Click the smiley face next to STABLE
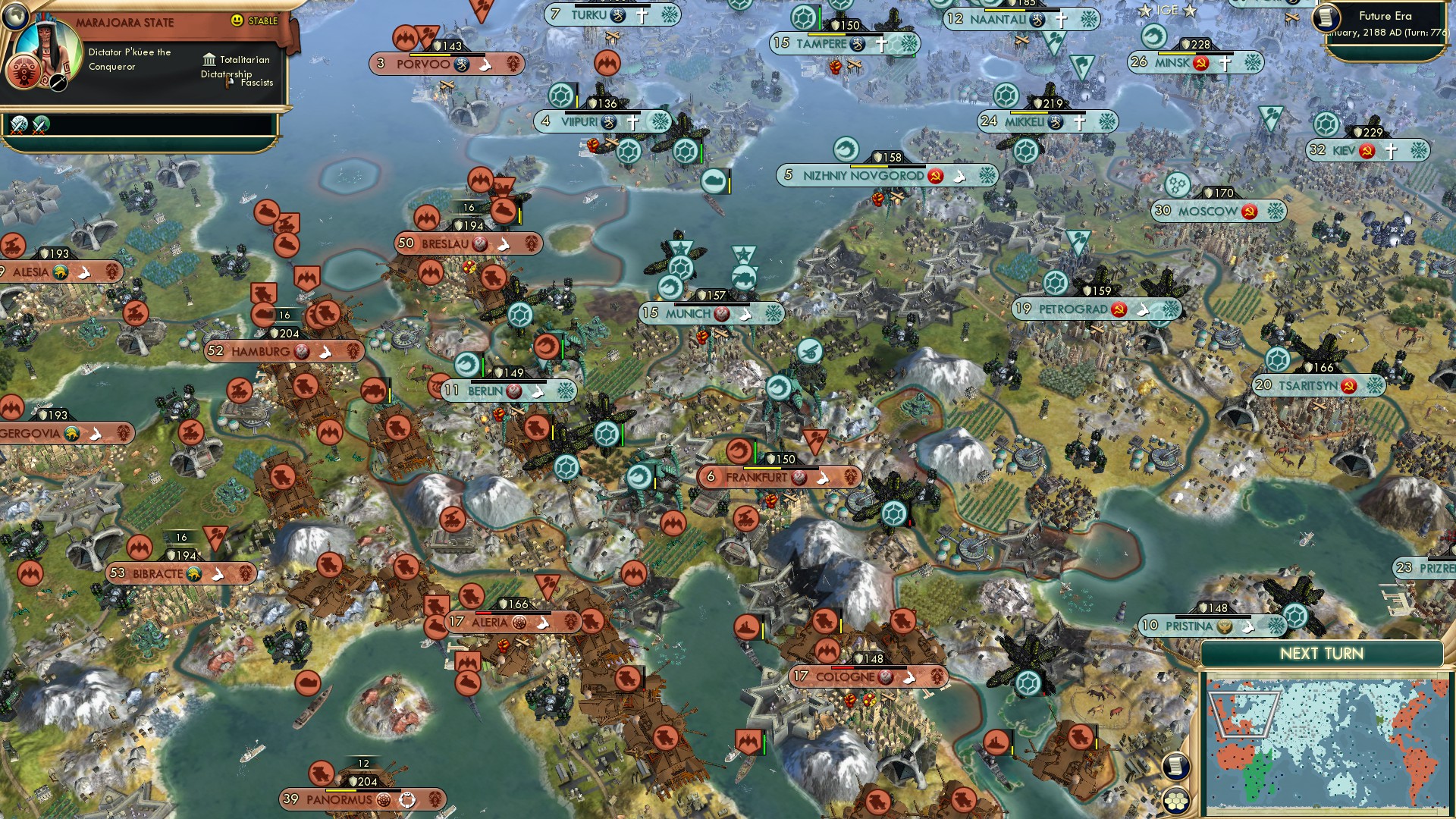The image size is (1456, 819). point(237,20)
